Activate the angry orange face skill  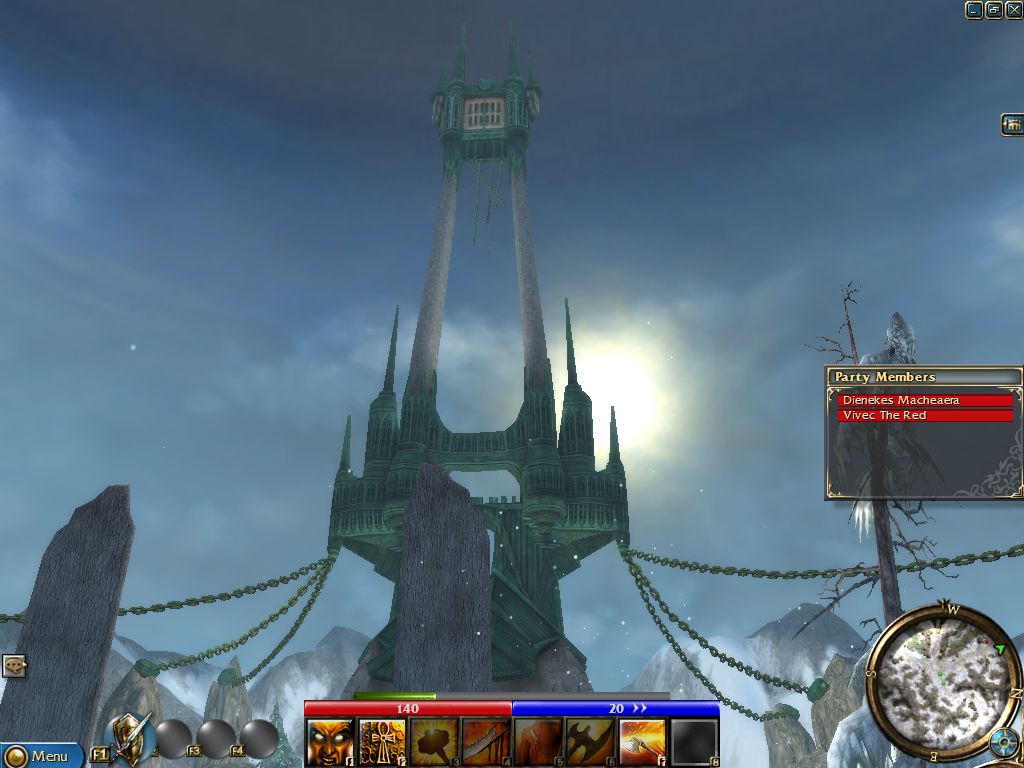pos(329,742)
